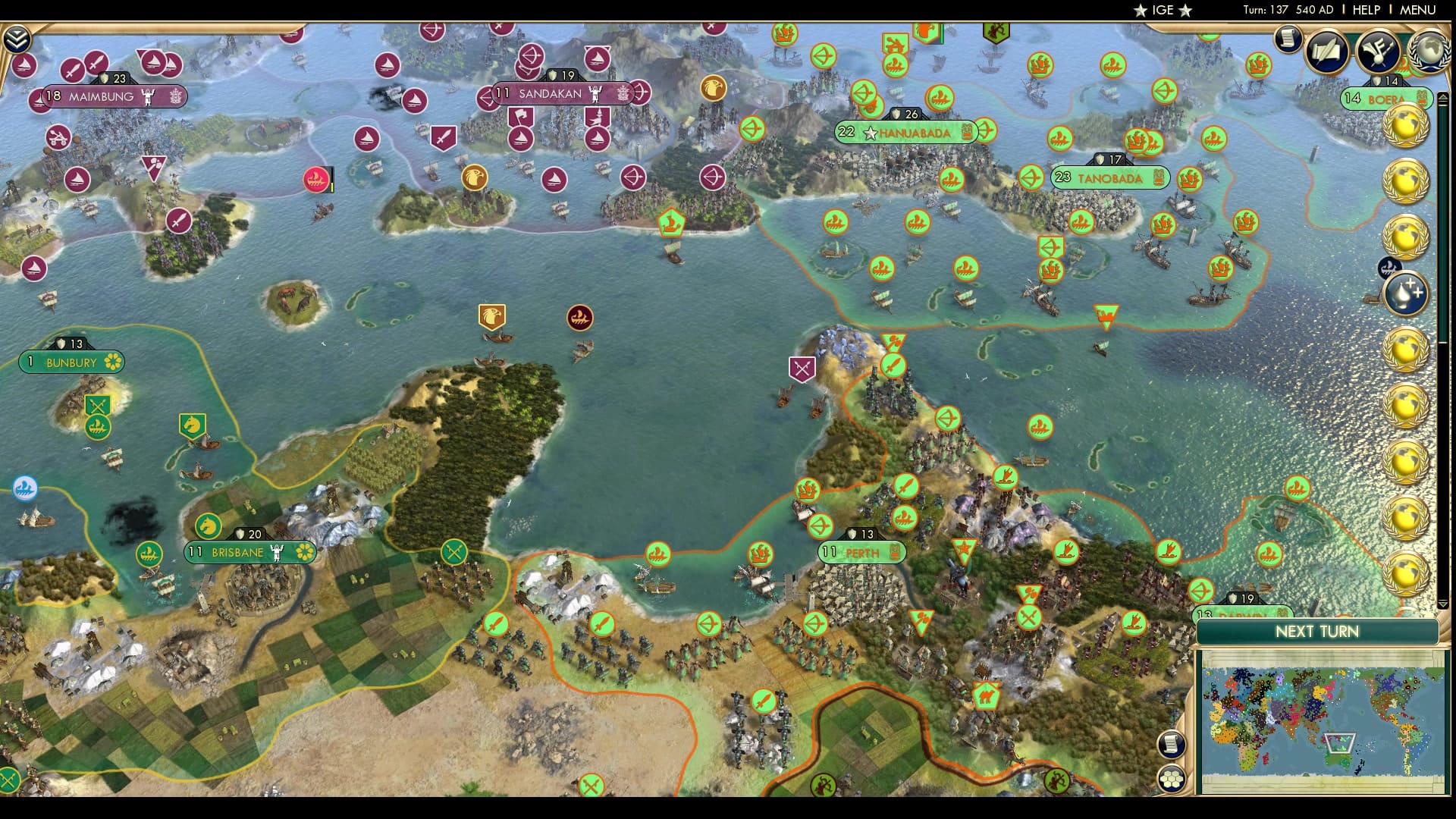1456x819 pixels.
Task: Click the notification list's down arrow
Action: click(x=1443, y=604)
